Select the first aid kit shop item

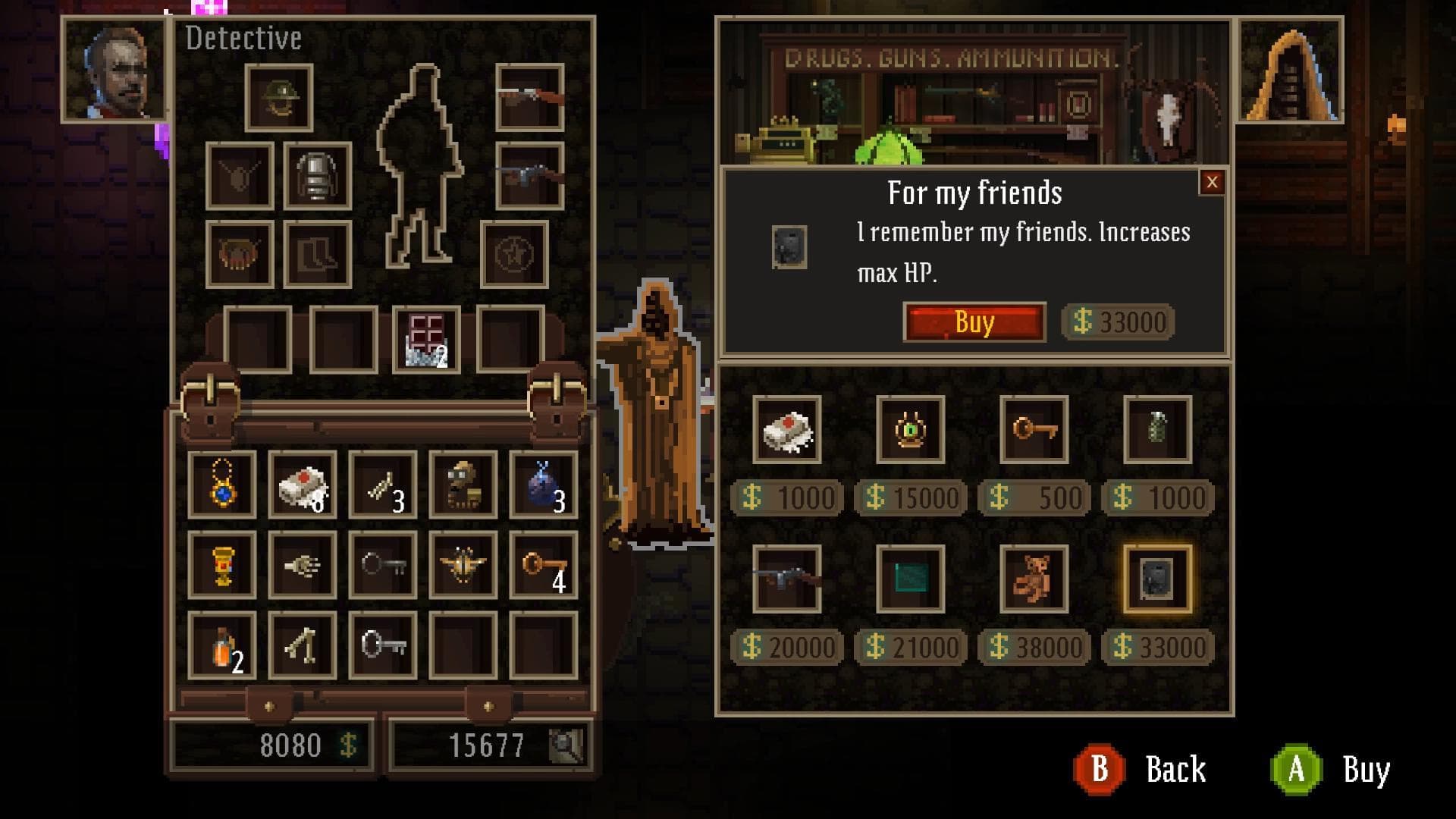[x=786, y=429]
